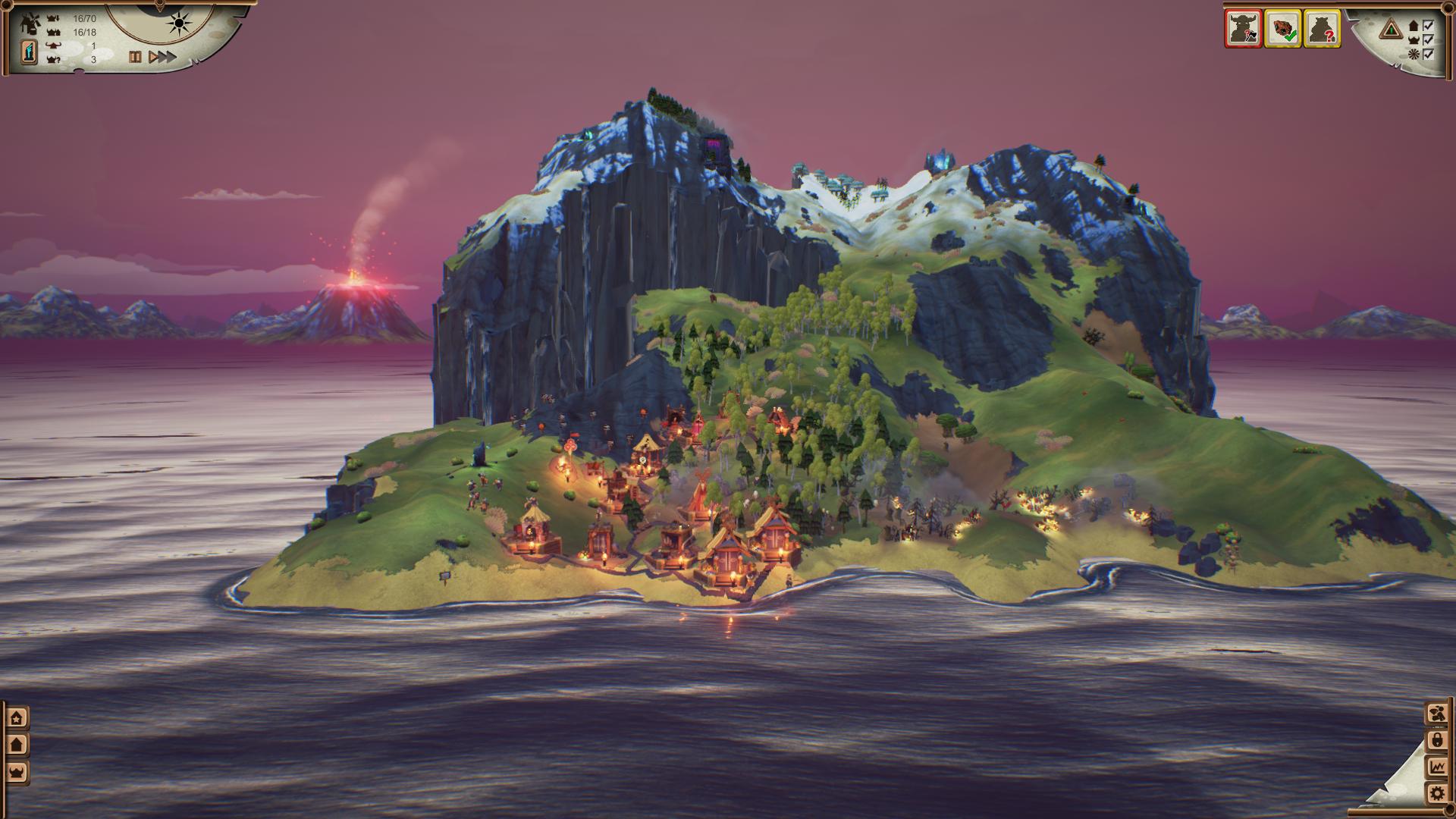The image size is (1456, 819).
Task: Select the bear silhouette question mark notification
Action: click(x=1322, y=29)
